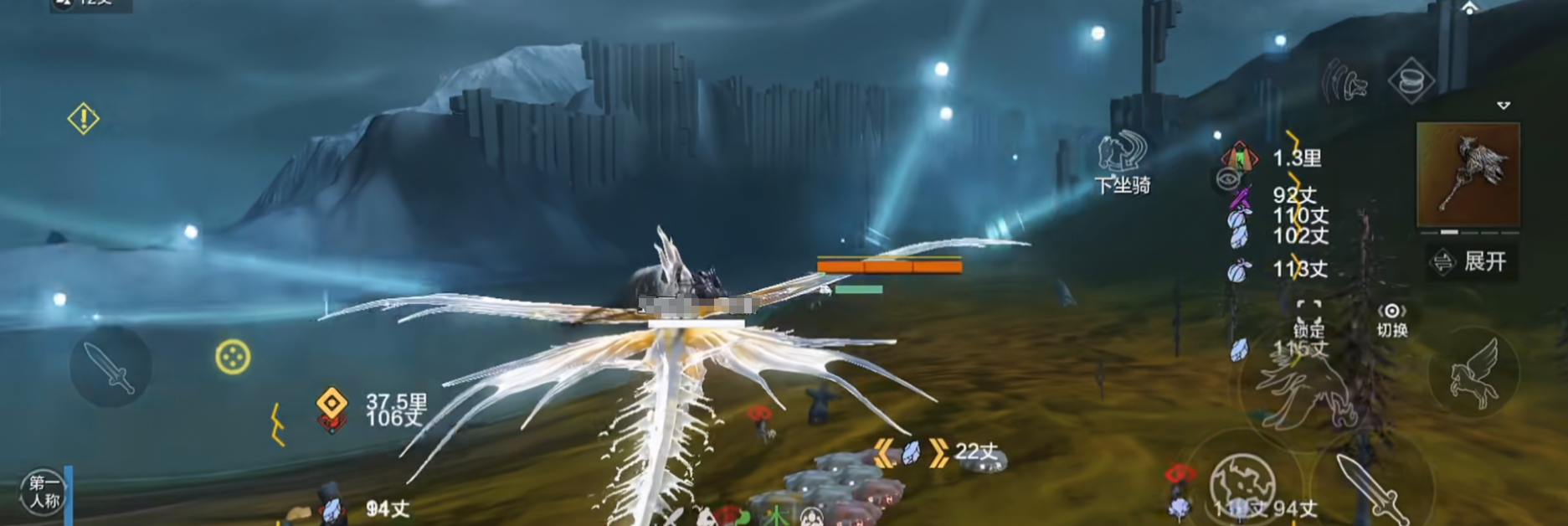
Task: Toggle the eye visibility icon
Action: click(x=1227, y=178)
